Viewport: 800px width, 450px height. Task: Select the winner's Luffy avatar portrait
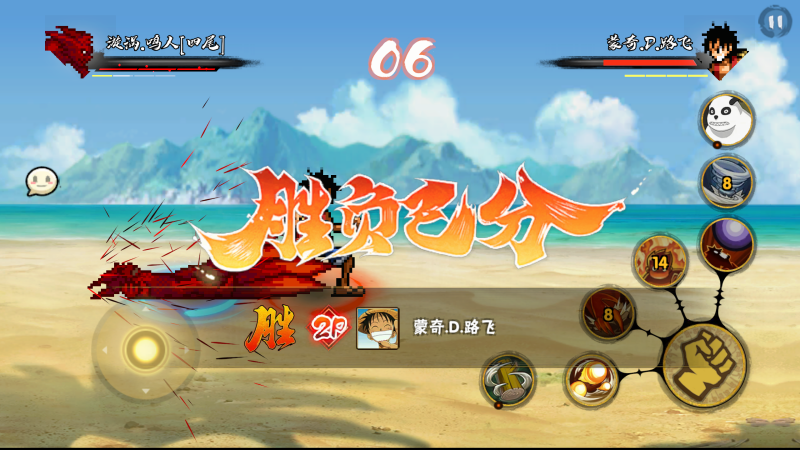[x=377, y=328]
